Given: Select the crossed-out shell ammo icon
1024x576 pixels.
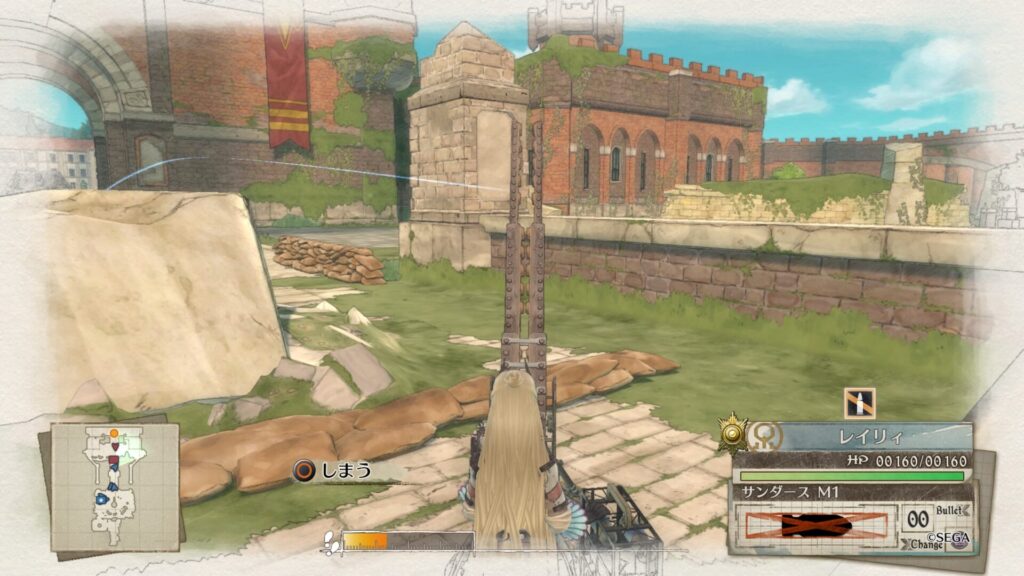Looking at the screenshot, I should (859, 403).
